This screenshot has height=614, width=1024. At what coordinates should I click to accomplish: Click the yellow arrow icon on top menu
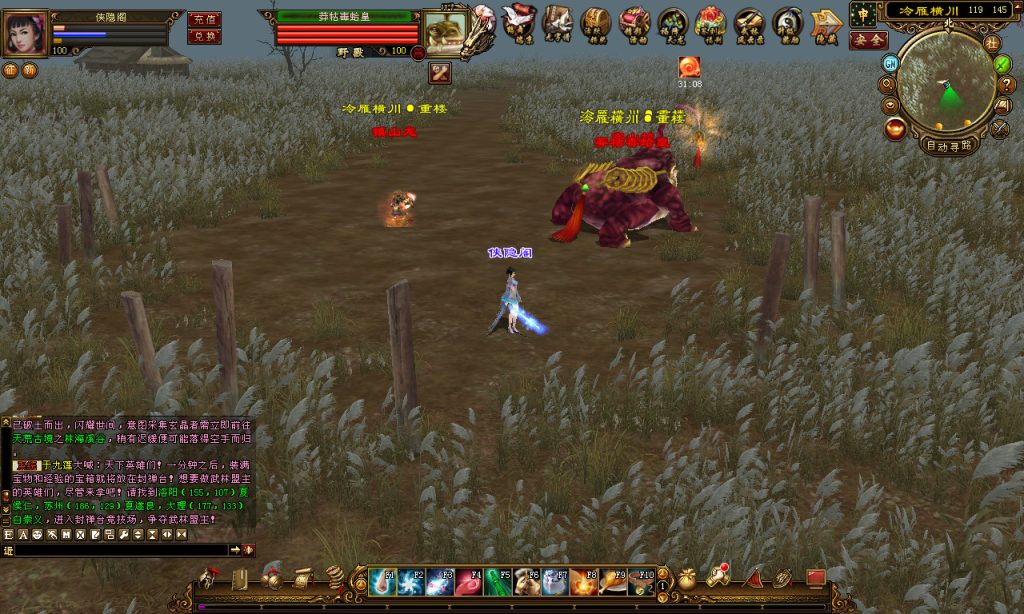pos(826,21)
